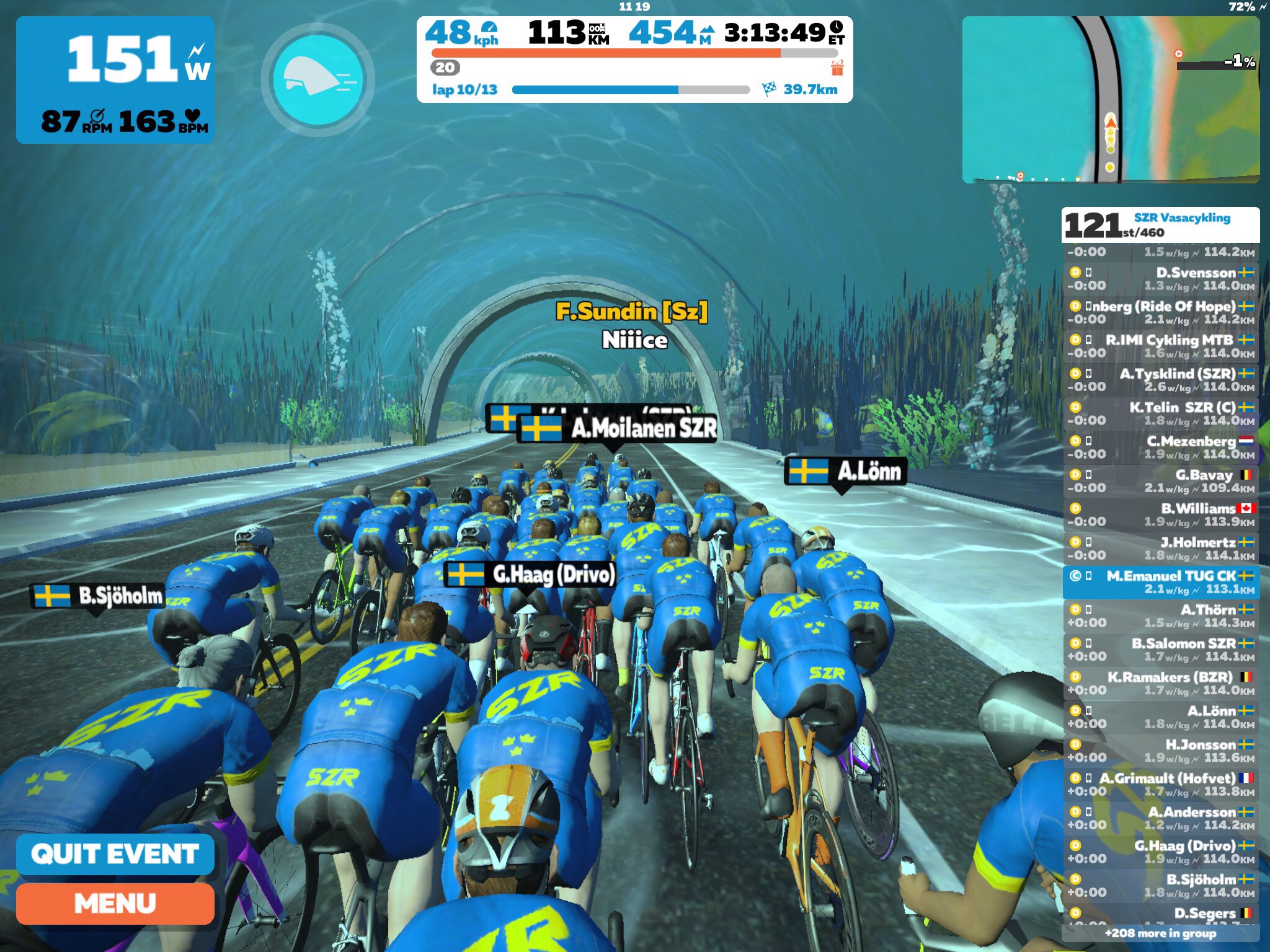Select A.Grimault (Hofvet) rider row
Image resolution: width=1270 pixels, height=952 pixels.
click(x=1160, y=784)
